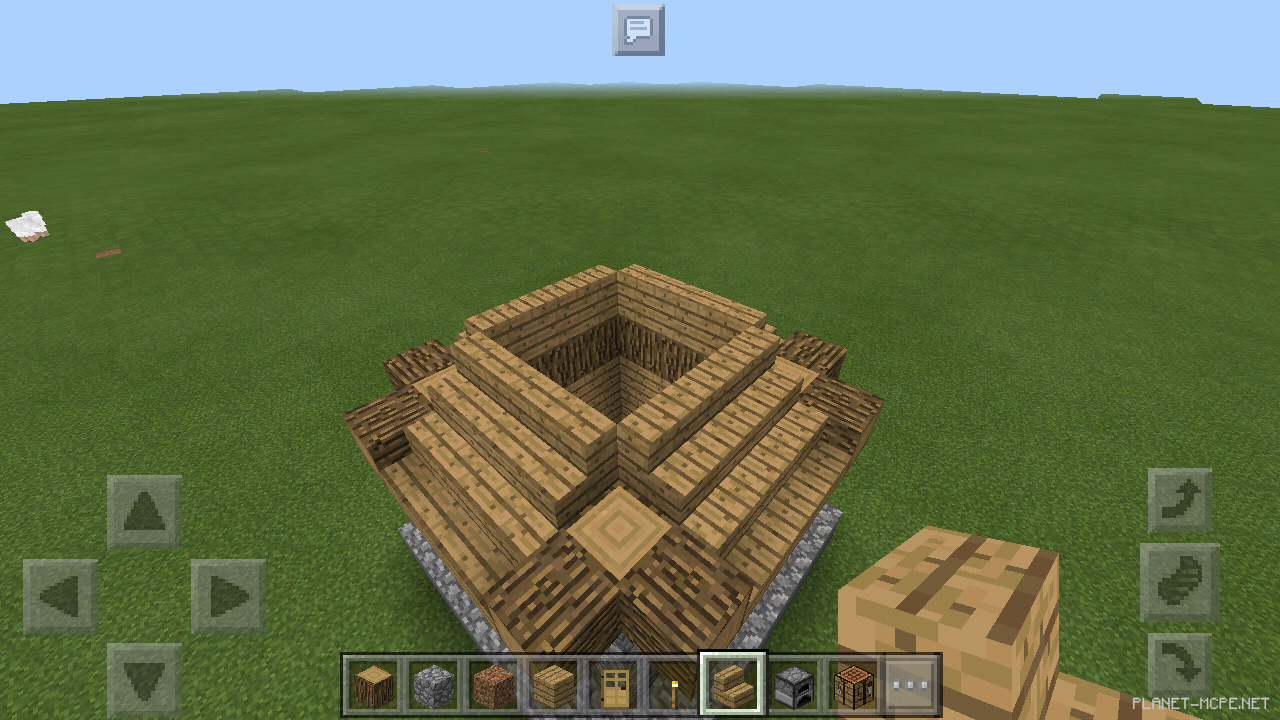Viewport: 1280px width, 720px height.
Task: Select the oak log in the hotbar
Action: point(373,684)
